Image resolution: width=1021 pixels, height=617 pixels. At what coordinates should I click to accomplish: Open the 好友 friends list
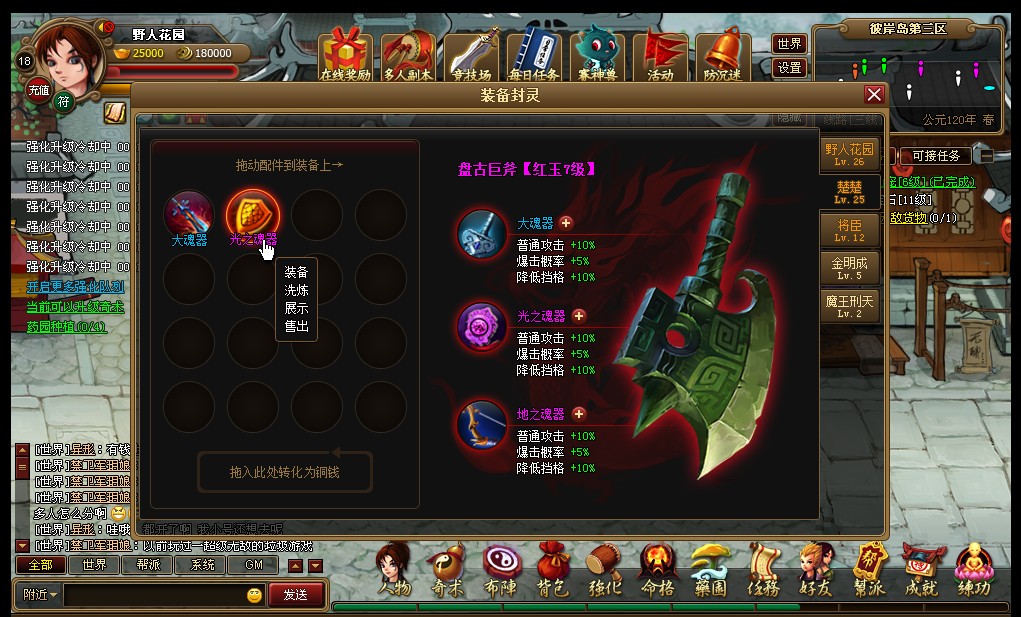816,571
